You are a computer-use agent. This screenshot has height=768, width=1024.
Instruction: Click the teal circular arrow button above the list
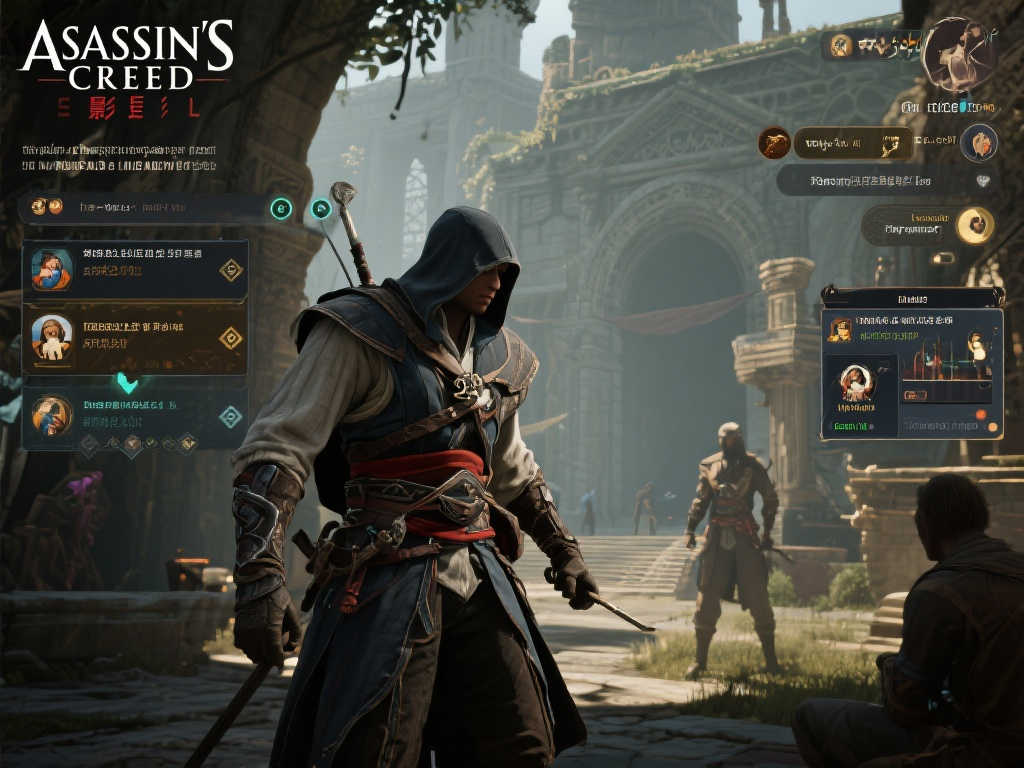coord(282,208)
